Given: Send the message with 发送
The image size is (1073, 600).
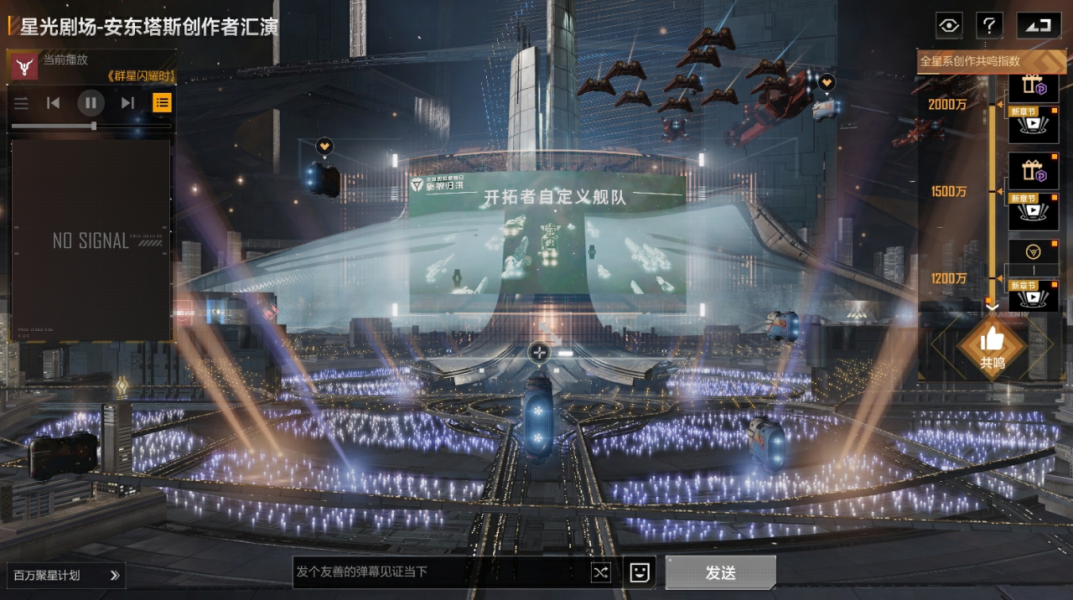Looking at the screenshot, I should (x=720, y=573).
